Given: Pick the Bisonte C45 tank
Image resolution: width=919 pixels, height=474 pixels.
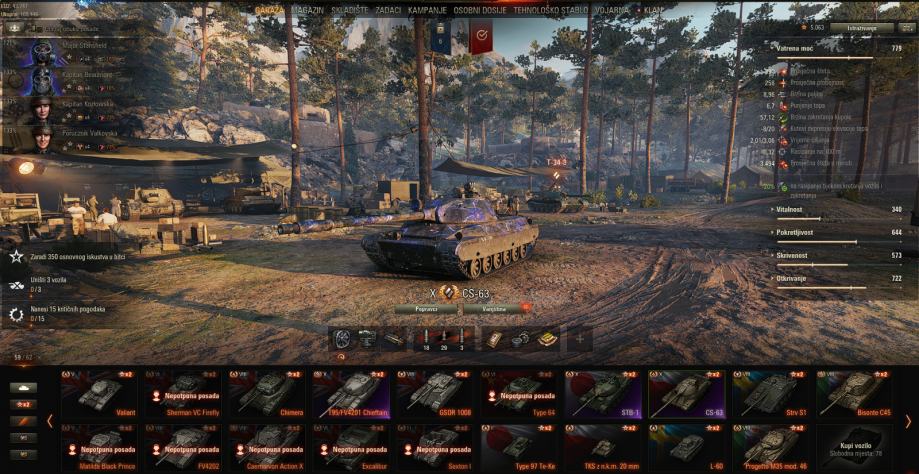Looking at the screenshot, I should point(855,393).
